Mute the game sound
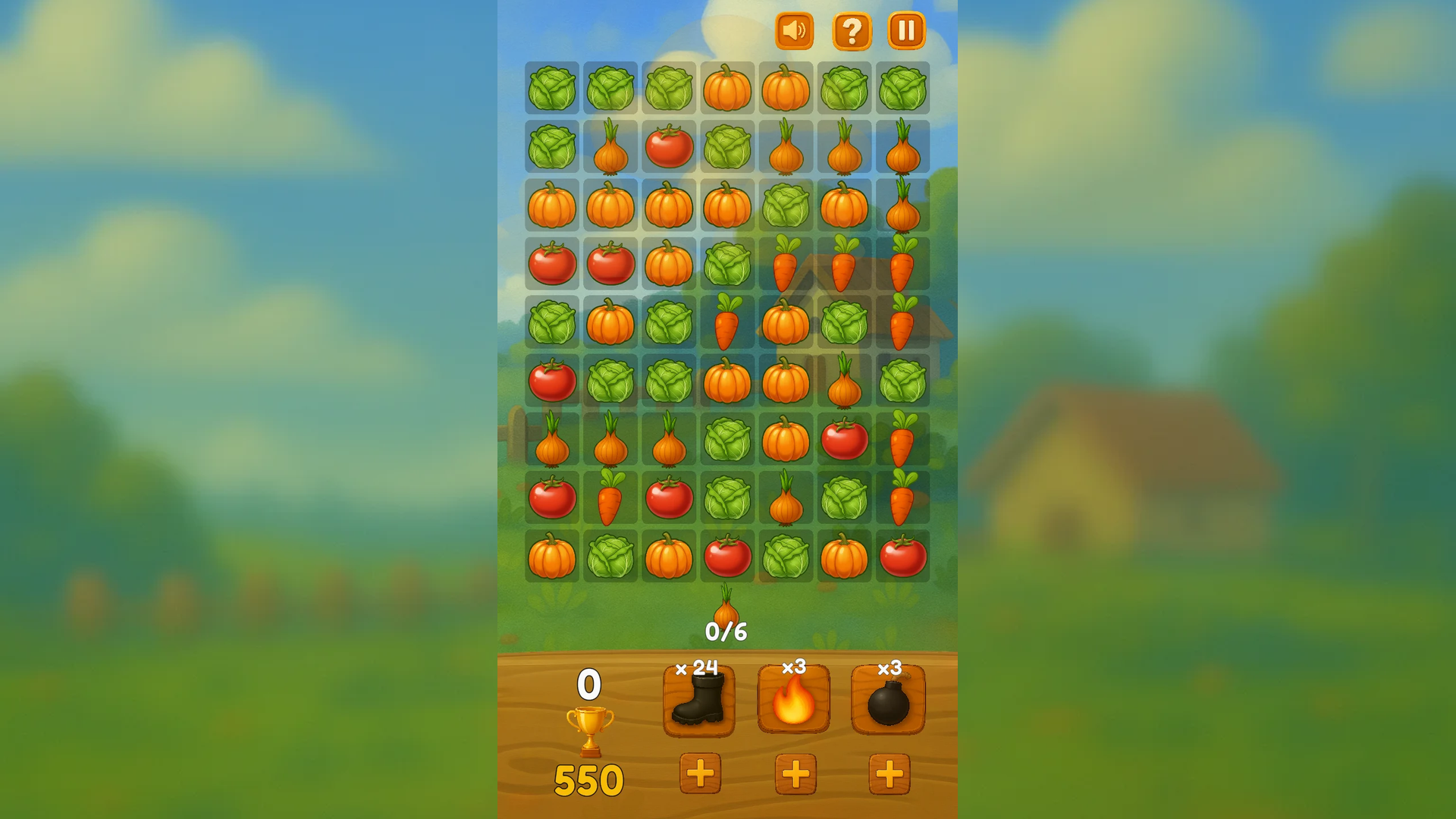This screenshot has width=1456, height=819. pos(794,31)
